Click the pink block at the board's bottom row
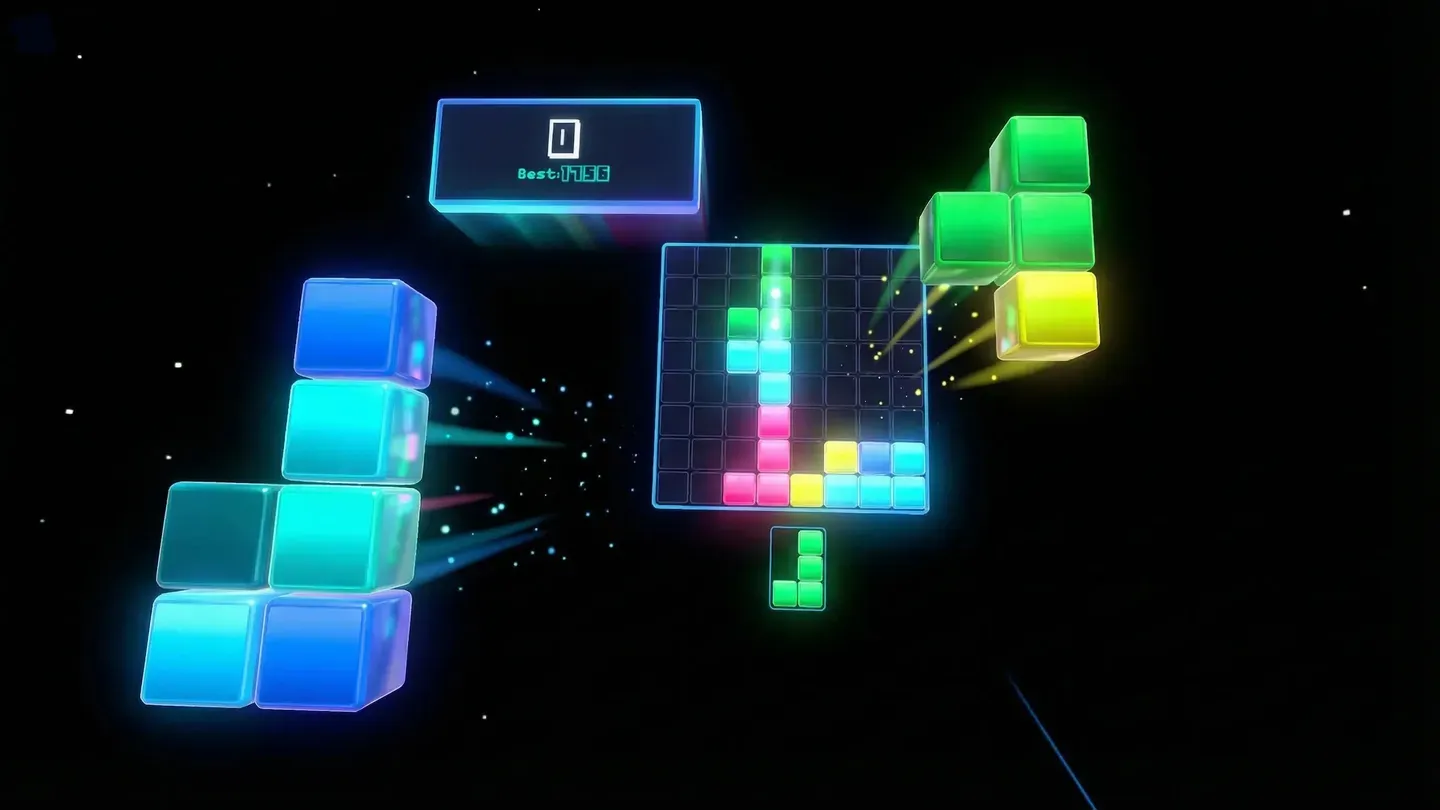1440x810 pixels. tap(742, 490)
